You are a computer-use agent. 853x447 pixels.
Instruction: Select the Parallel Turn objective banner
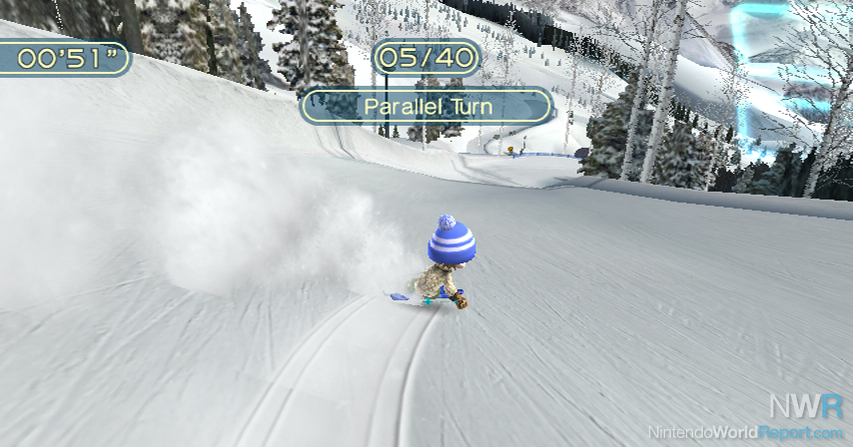[x=427, y=106]
